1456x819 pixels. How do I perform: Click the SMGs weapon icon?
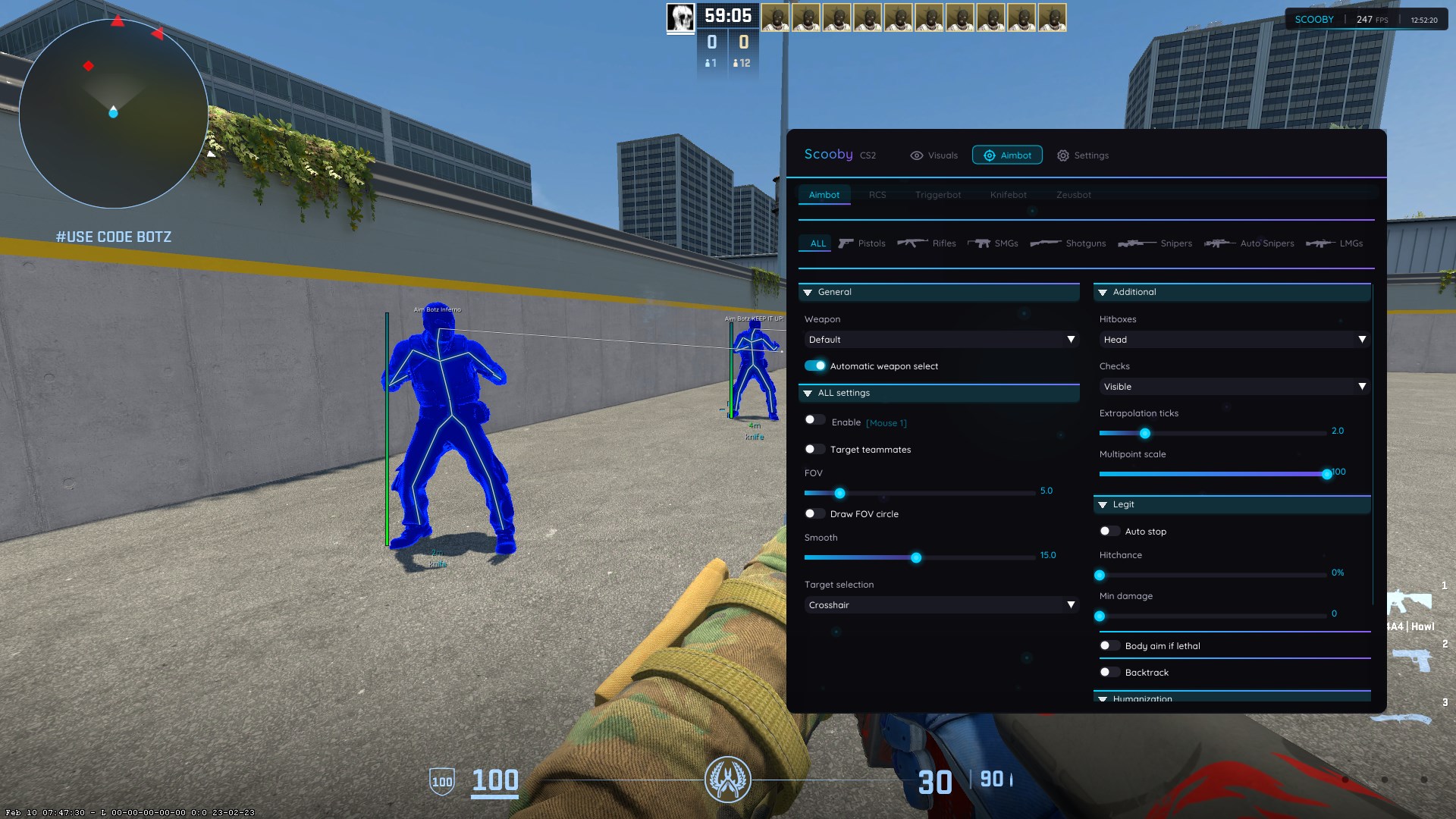979,243
